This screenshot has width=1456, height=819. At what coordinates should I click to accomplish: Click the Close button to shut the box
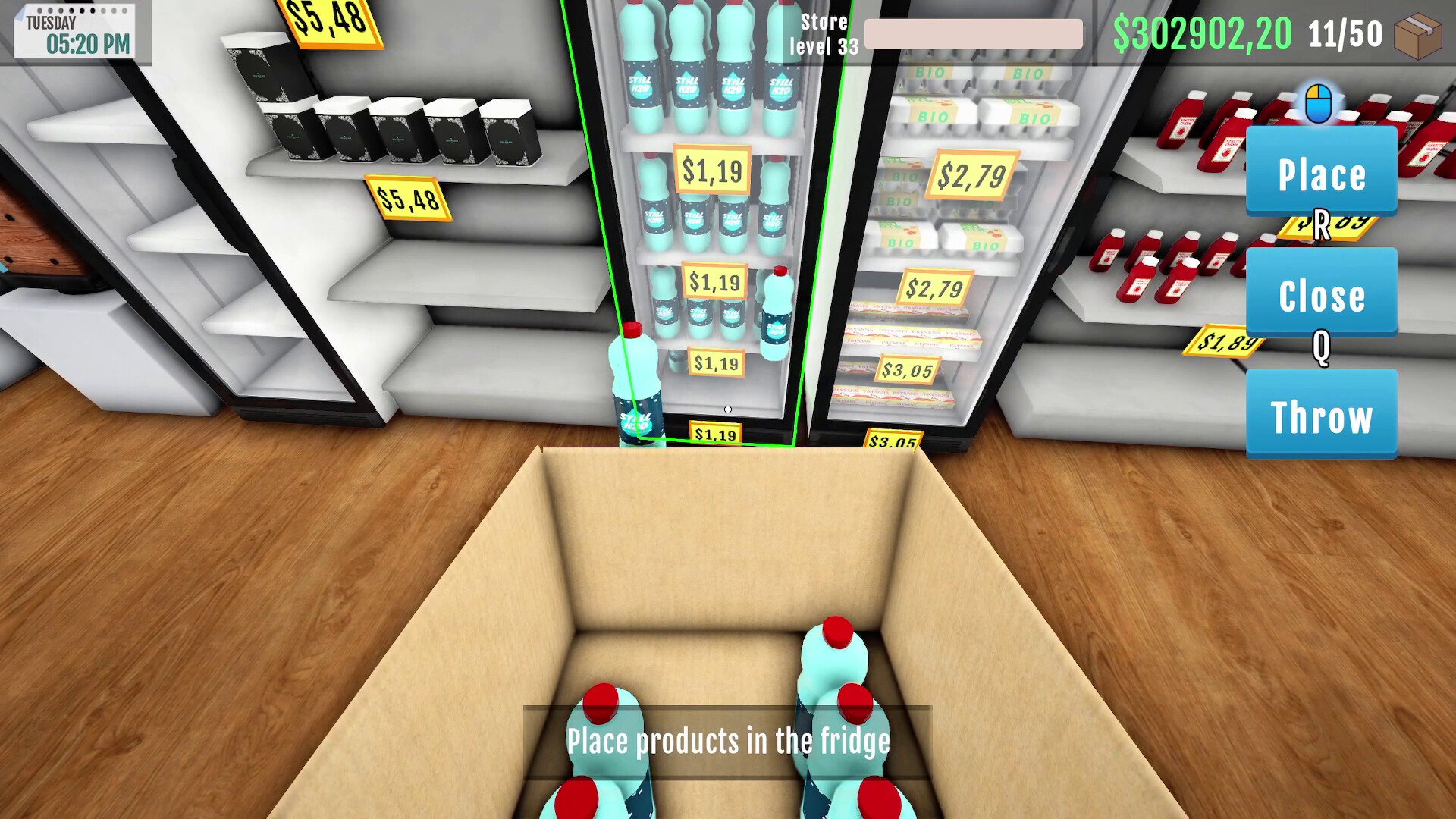point(1321,296)
